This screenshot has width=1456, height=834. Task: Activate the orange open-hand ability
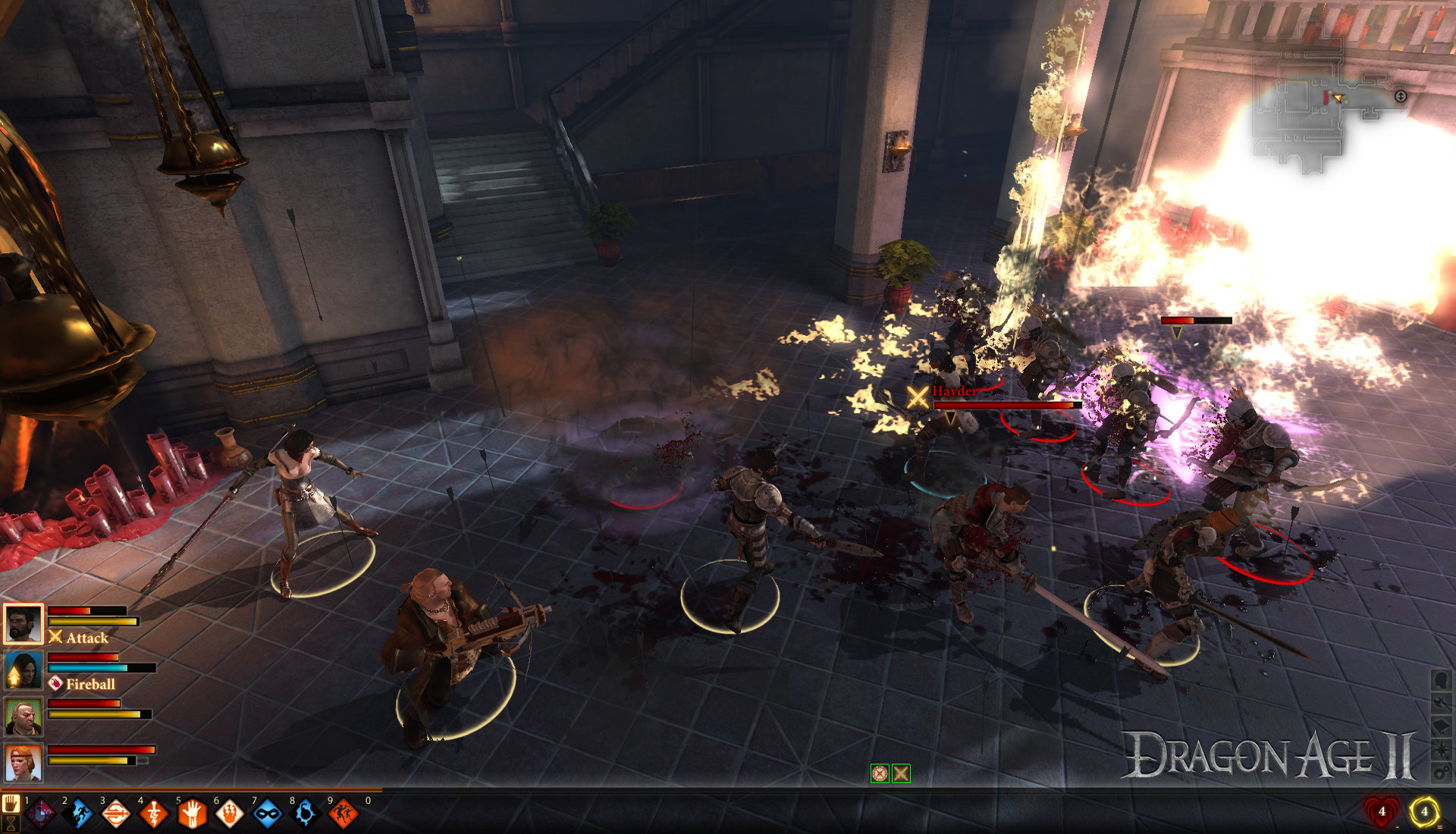pos(192,814)
